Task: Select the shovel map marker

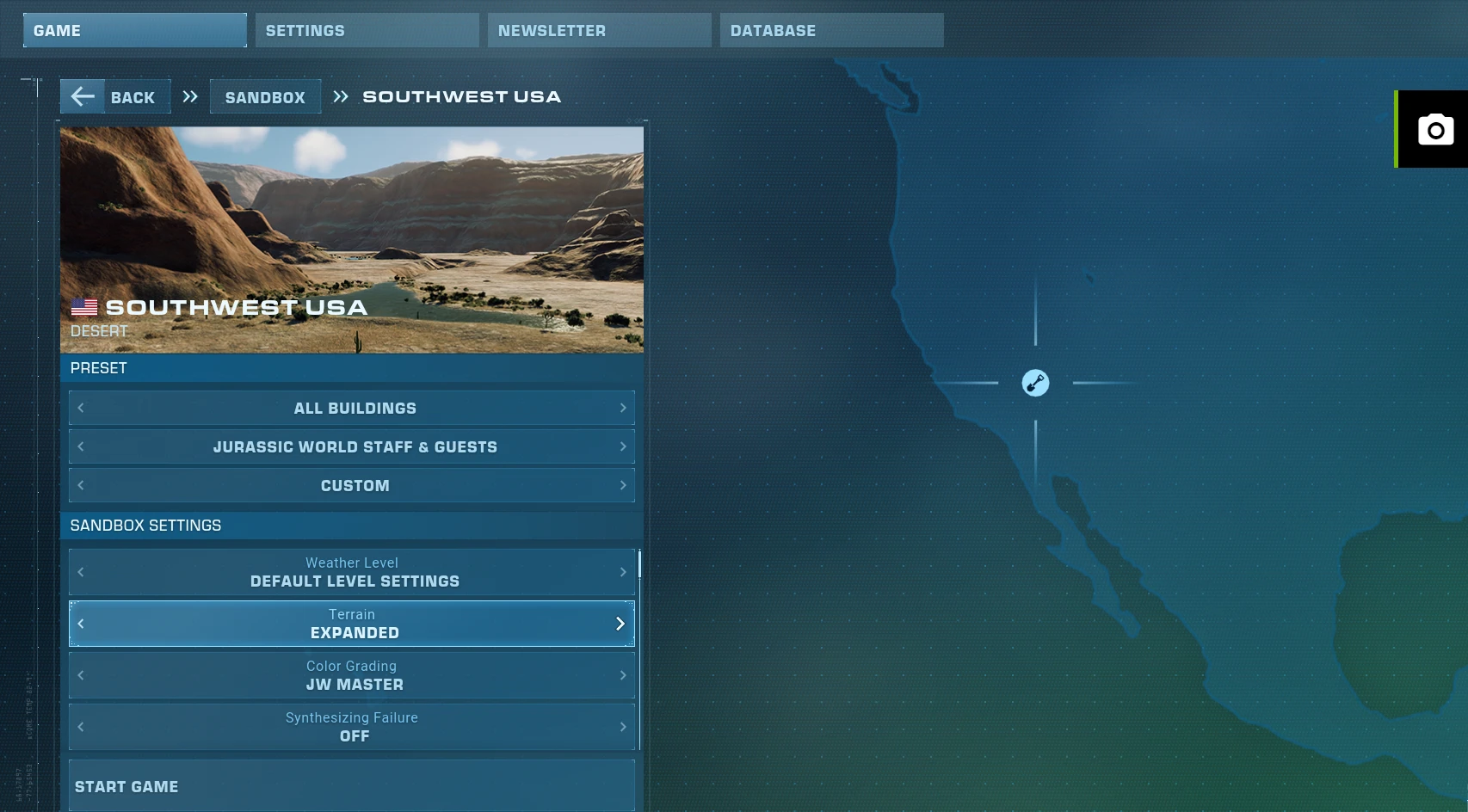Action: pyautogui.click(x=1035, y=383)
